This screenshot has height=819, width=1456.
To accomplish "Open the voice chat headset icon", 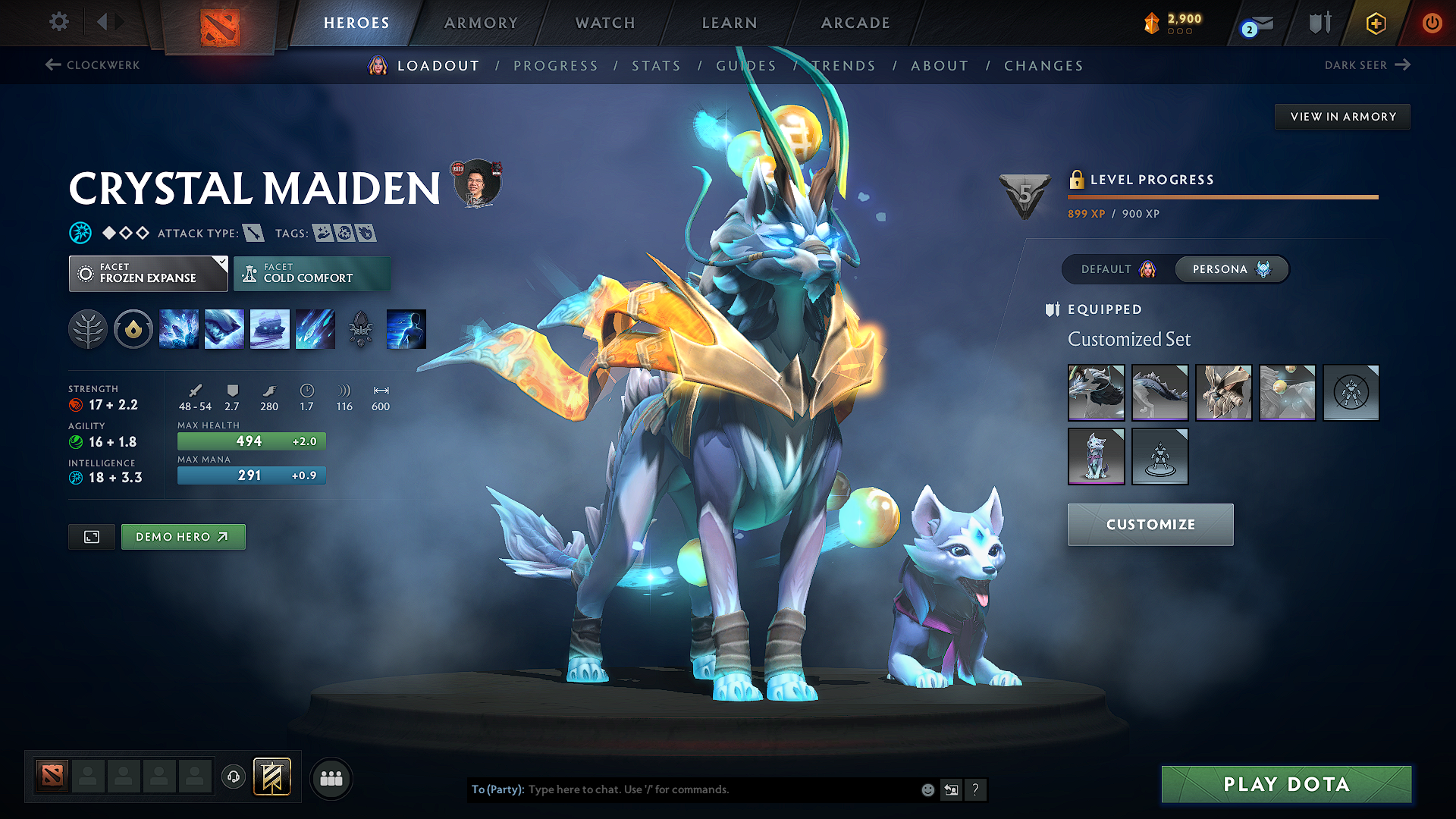I will [x=234, y=777].
